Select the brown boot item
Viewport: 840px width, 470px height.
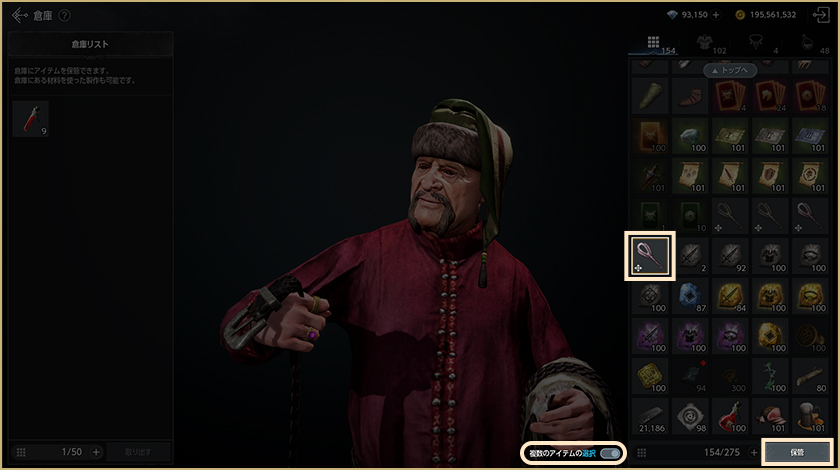pyautogui.click(x=689, y=96)
